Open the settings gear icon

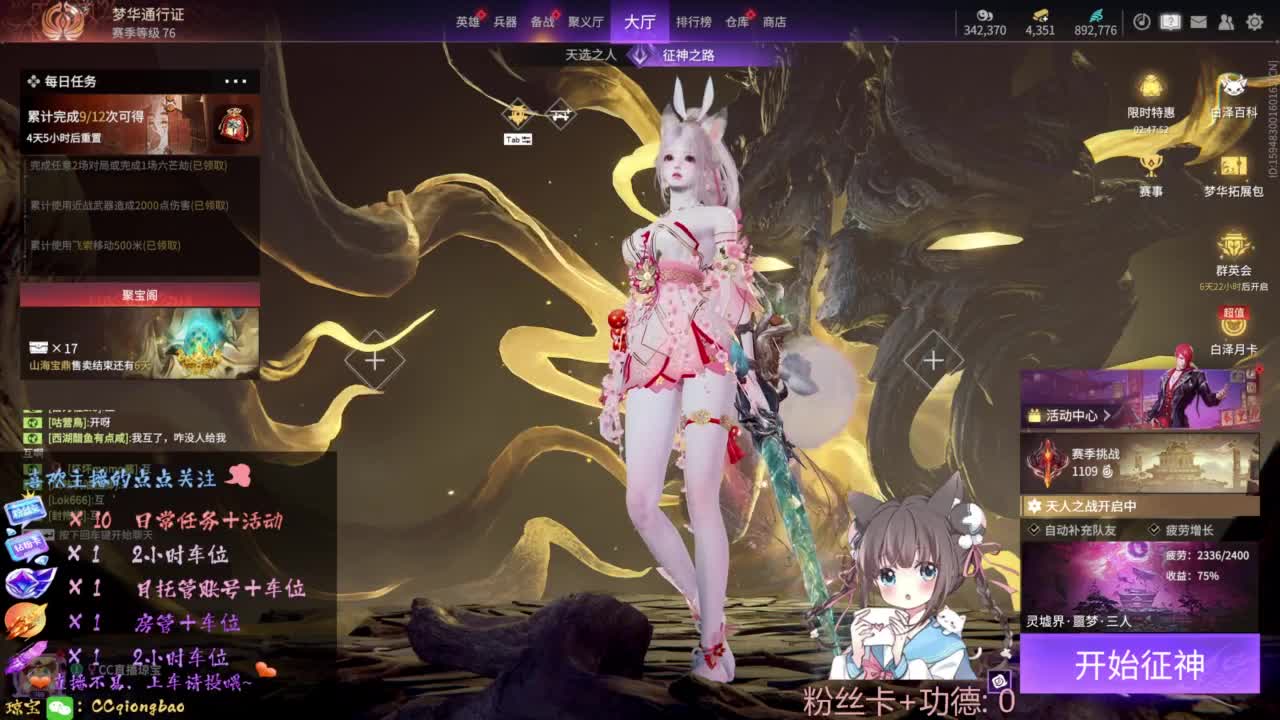[x=1256, y=21]
